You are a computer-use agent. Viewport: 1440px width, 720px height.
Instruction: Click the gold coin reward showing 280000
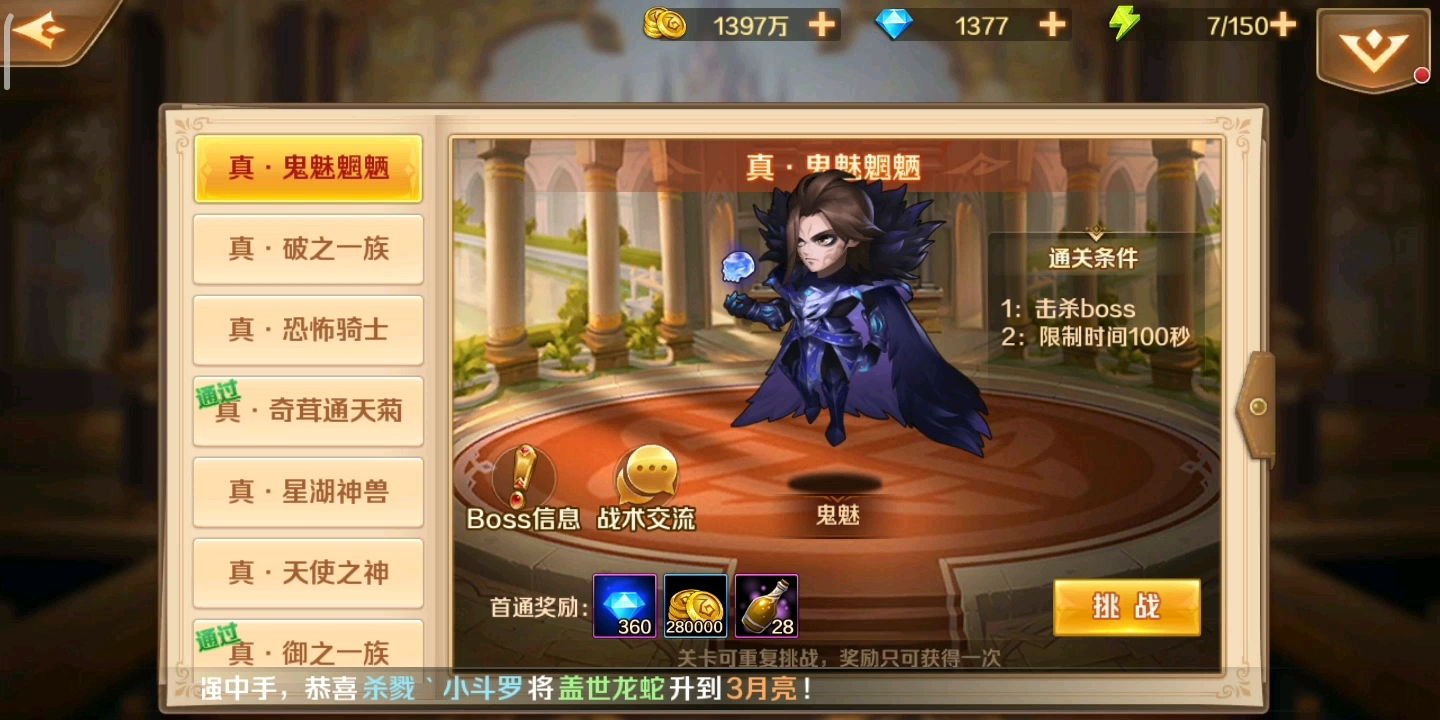click(x=695, y=604)
